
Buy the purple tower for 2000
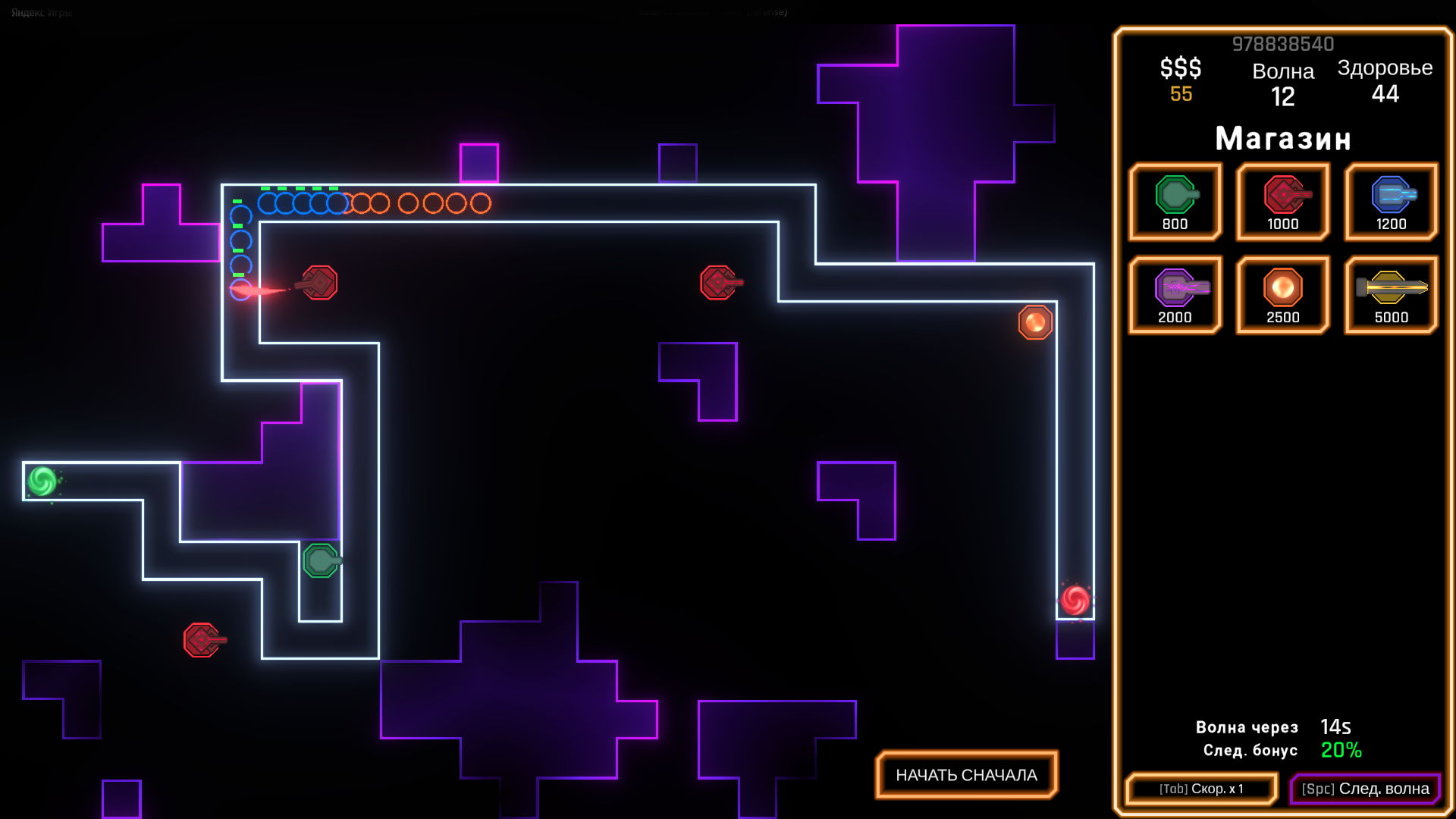[1175, 294]
